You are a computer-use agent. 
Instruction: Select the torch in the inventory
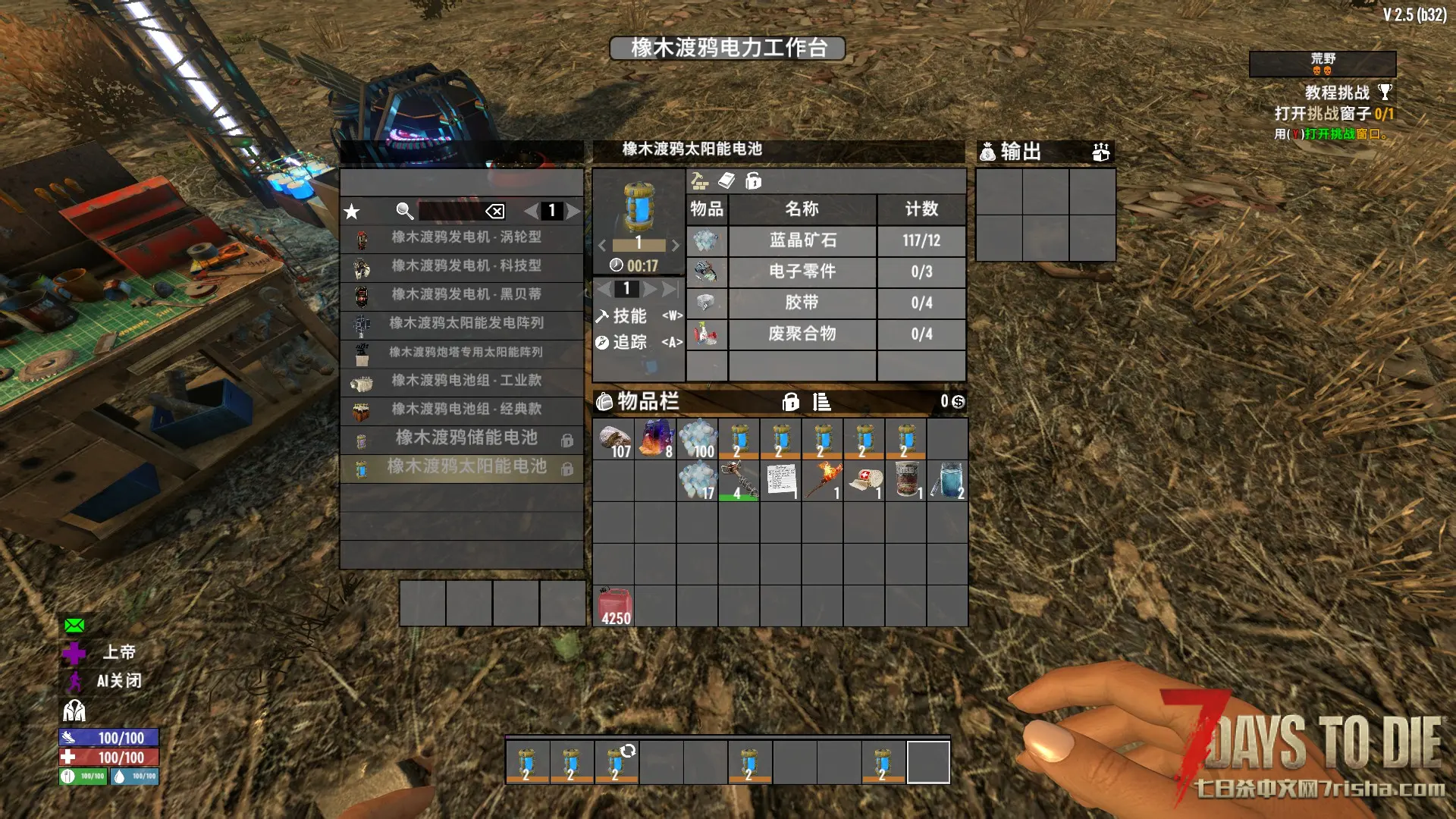(823, 481)
